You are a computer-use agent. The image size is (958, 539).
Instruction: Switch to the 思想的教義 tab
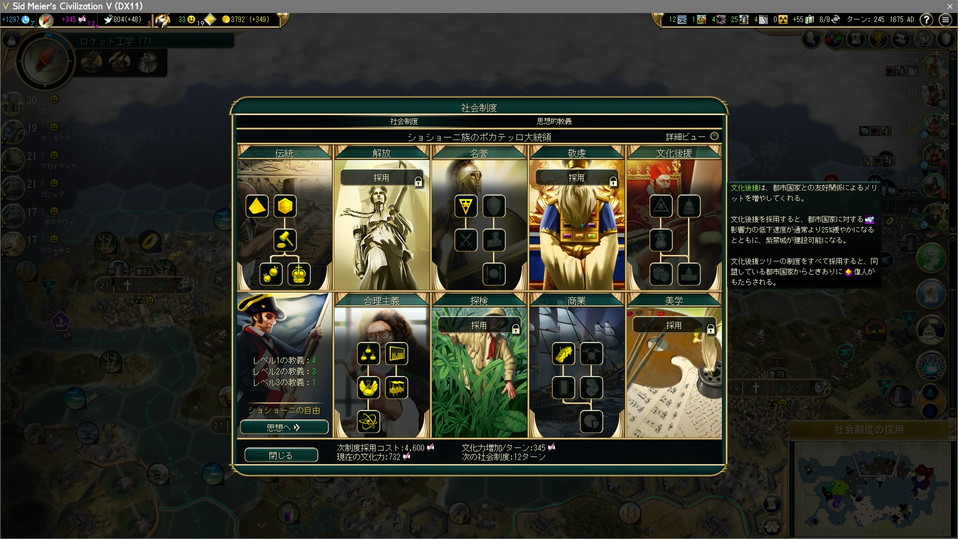pyautogui.click(x=554, y=121)
